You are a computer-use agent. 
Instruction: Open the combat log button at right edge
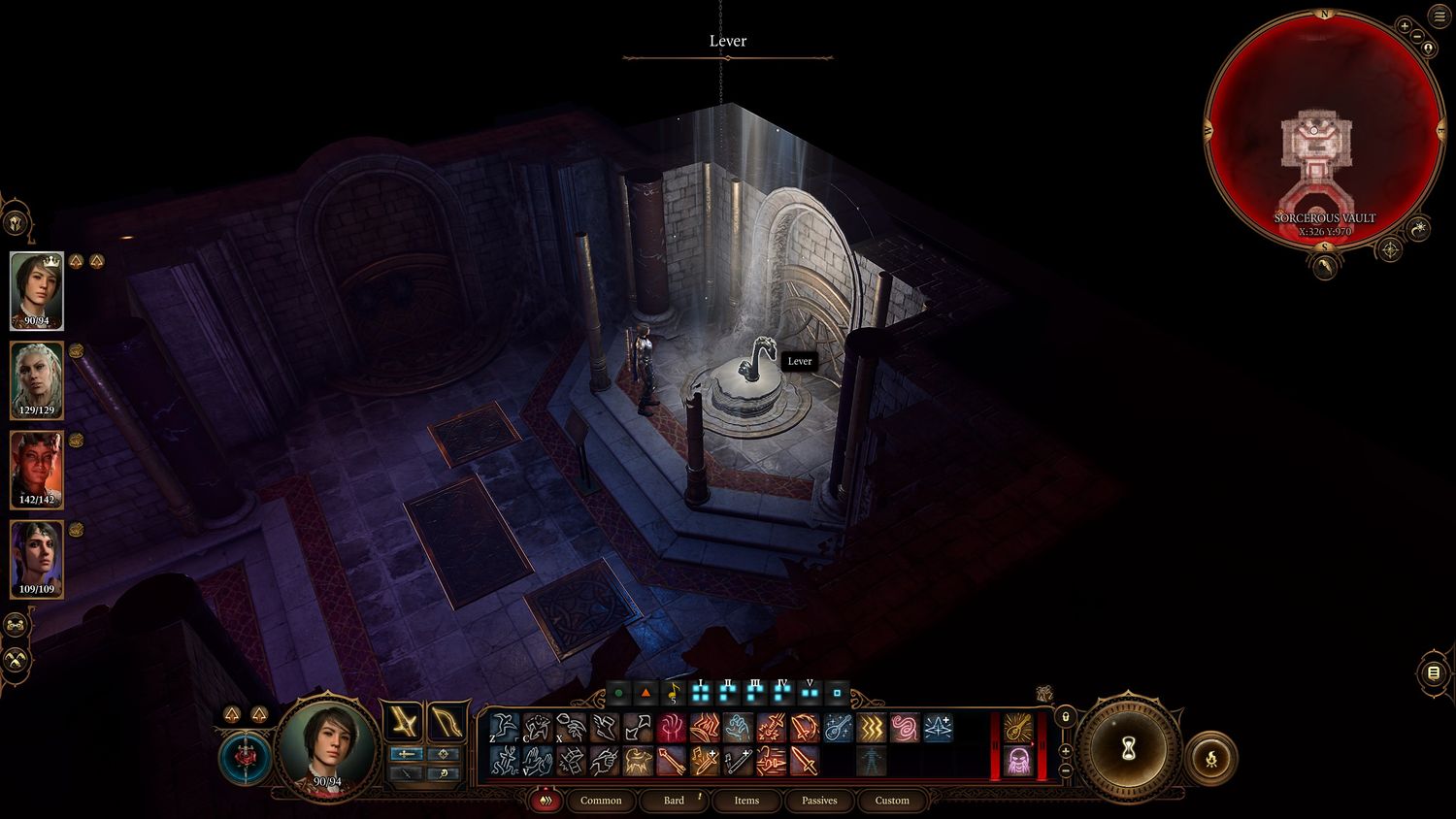[x=1434, y=673]
